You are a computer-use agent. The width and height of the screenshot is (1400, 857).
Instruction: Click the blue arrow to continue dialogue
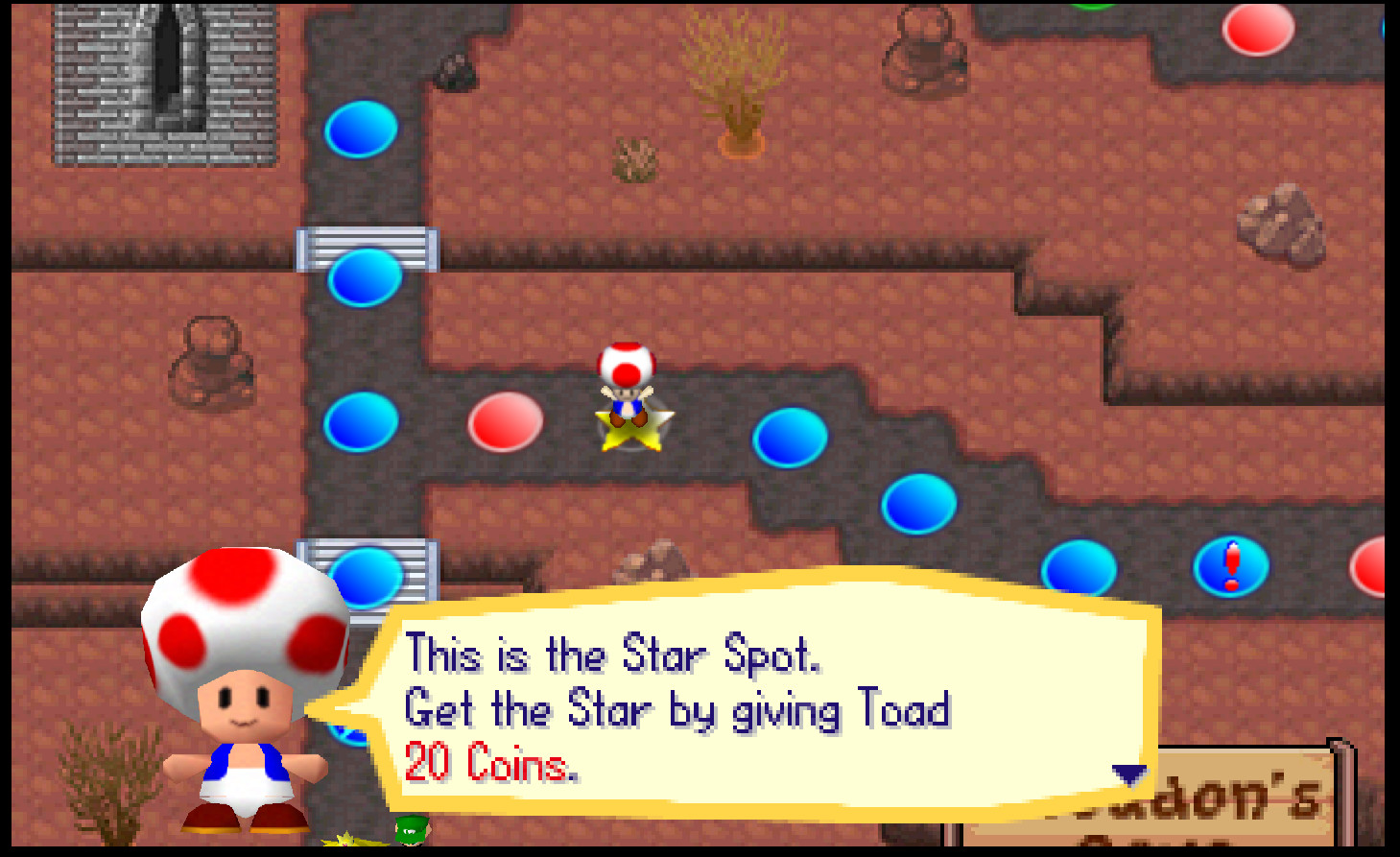(x=1128, y=774)
